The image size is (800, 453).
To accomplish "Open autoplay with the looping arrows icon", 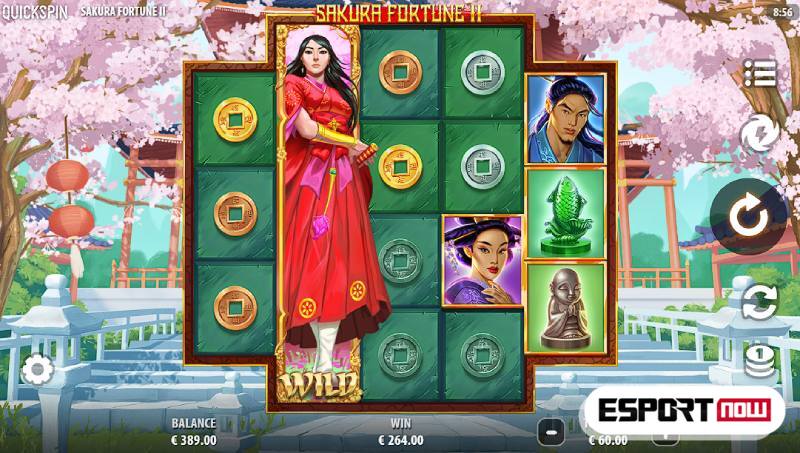I will (759, 301).
